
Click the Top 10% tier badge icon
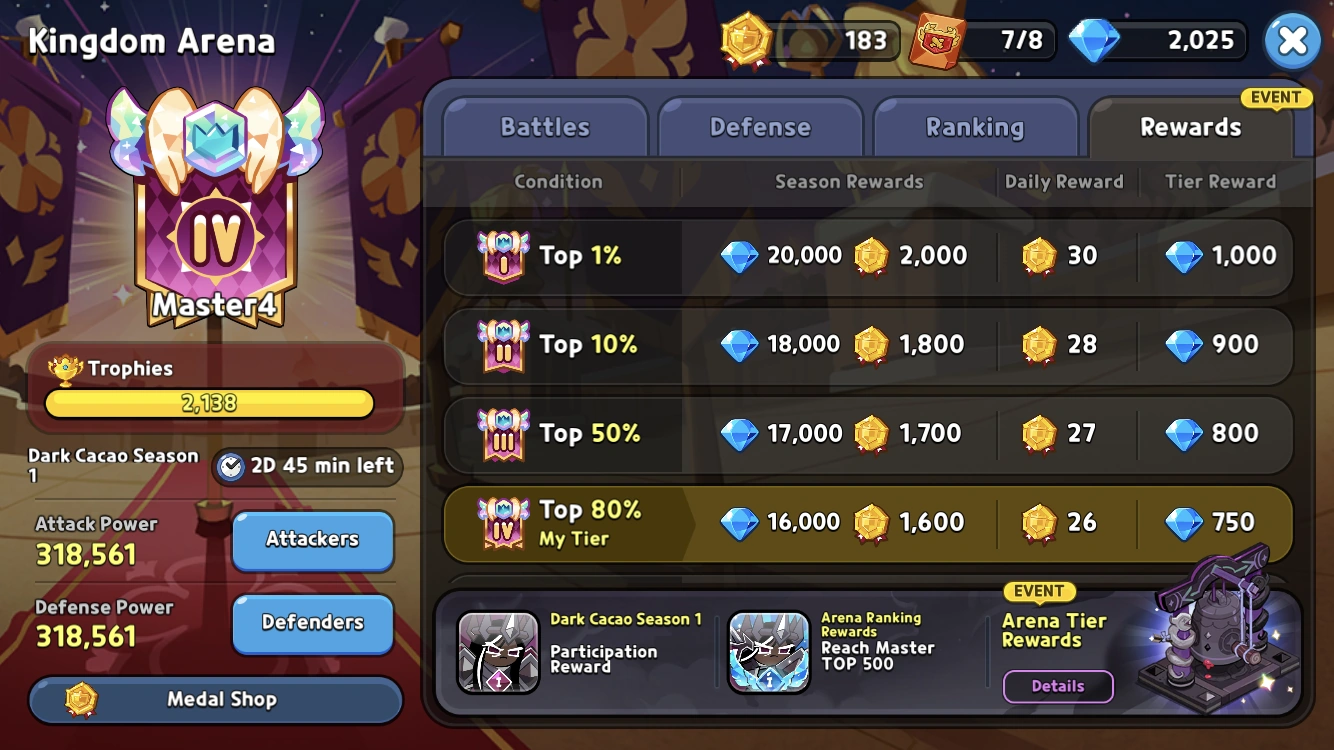[x=505, y=344]
